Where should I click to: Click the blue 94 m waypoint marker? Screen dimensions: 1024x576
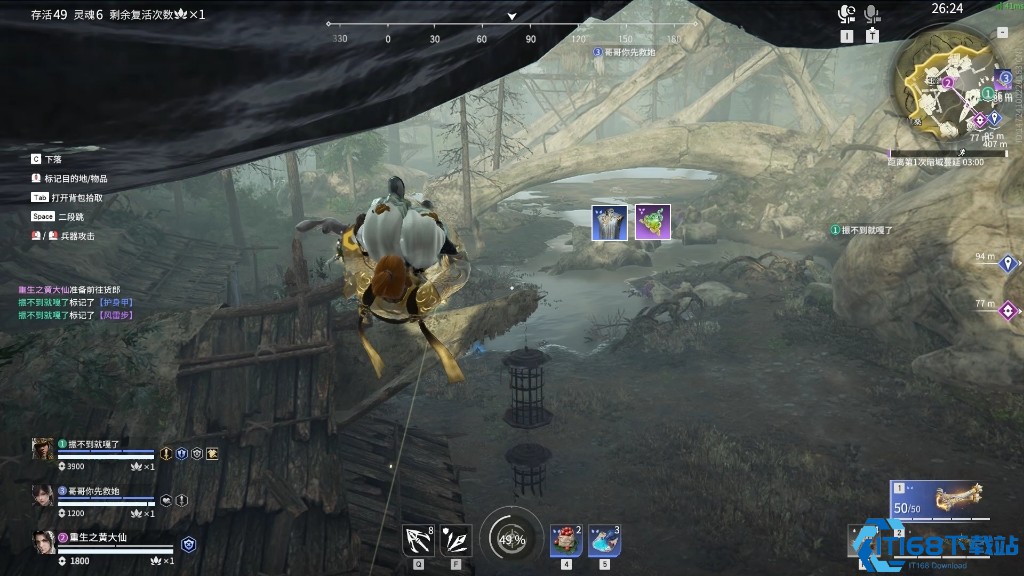tap(1009, 264)
